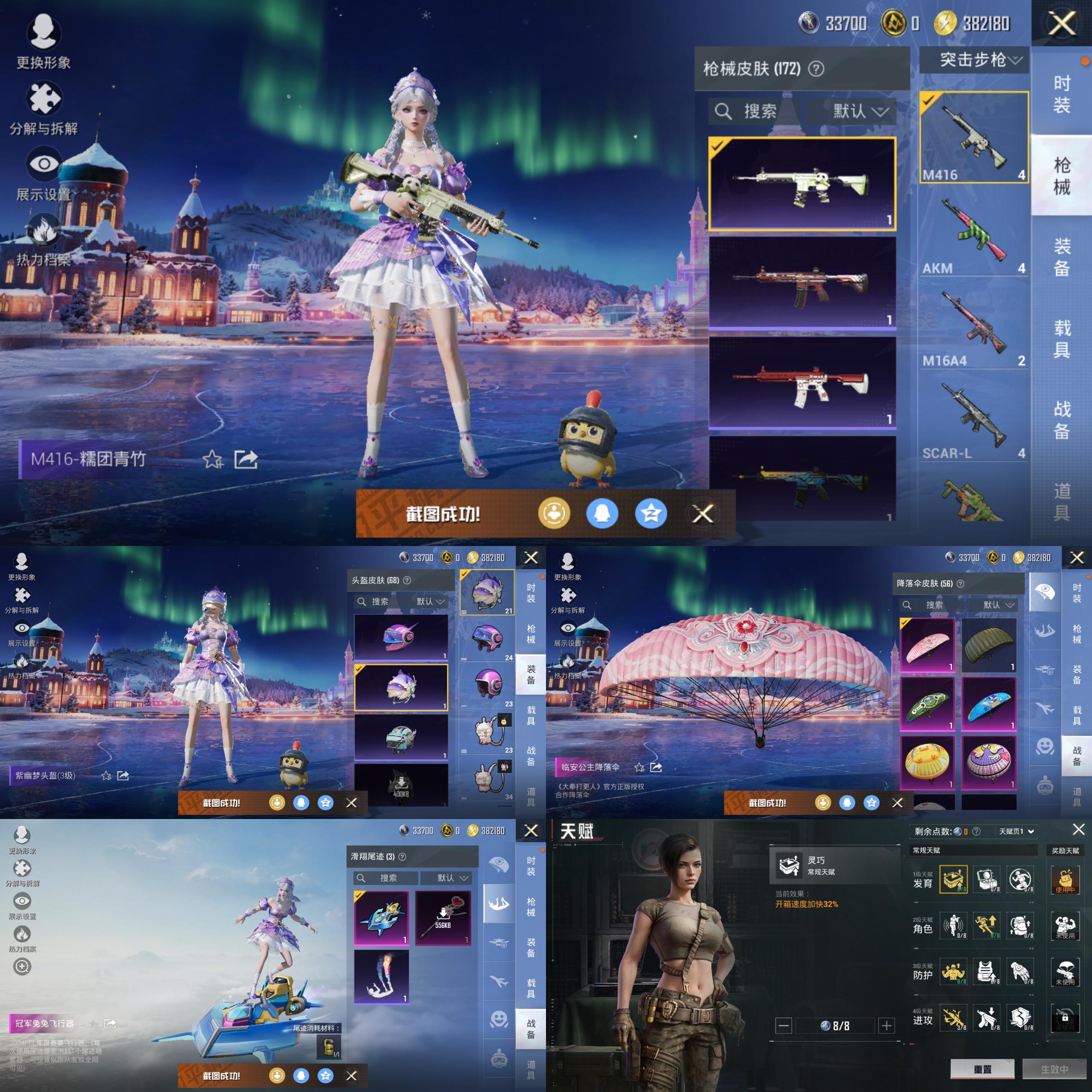
Task: Open the 天赋页1 page dropdown
Action: coord(1016,831)
